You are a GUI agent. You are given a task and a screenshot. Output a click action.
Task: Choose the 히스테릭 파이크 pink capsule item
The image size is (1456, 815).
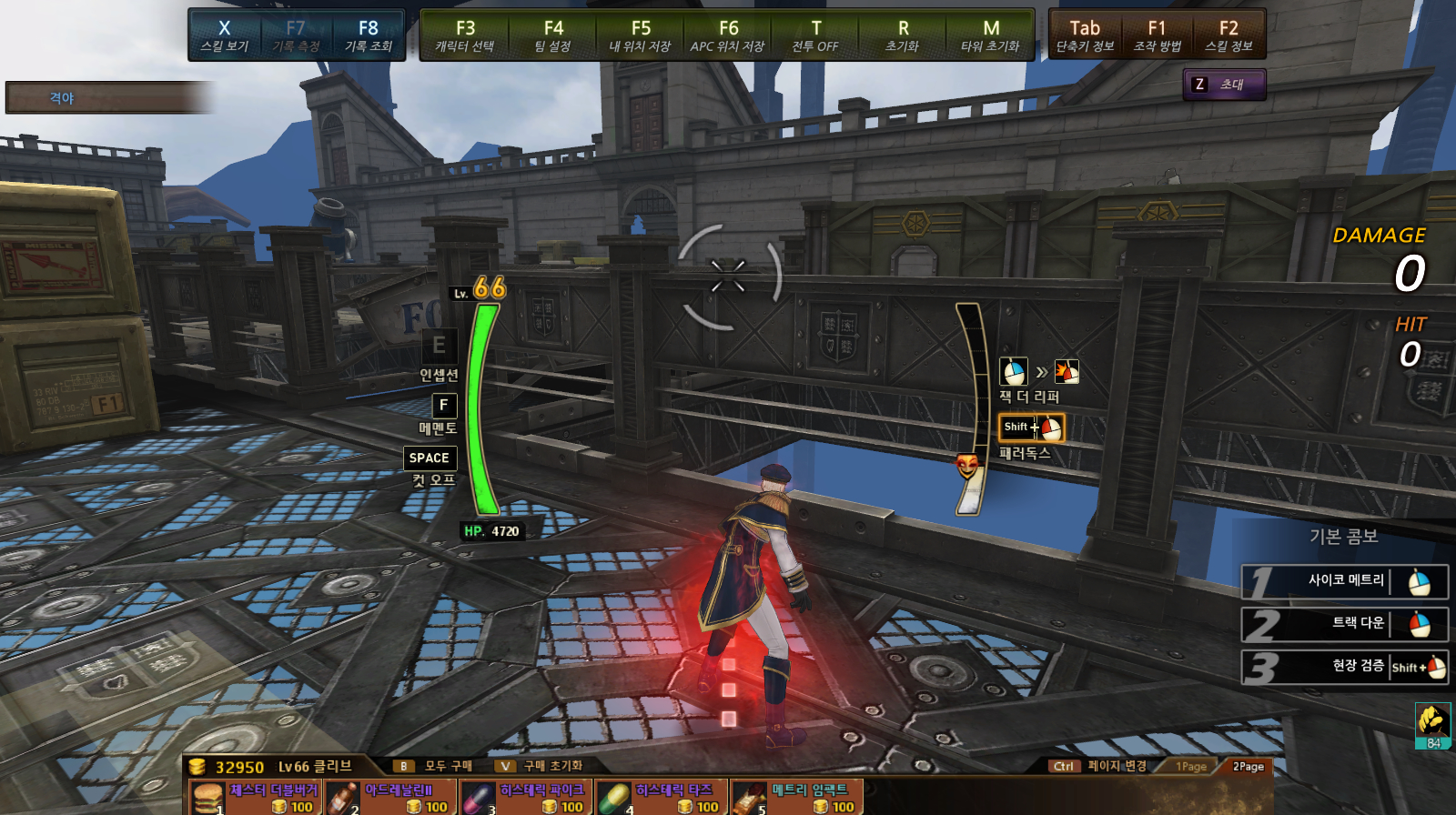click(x=526, y=798)
